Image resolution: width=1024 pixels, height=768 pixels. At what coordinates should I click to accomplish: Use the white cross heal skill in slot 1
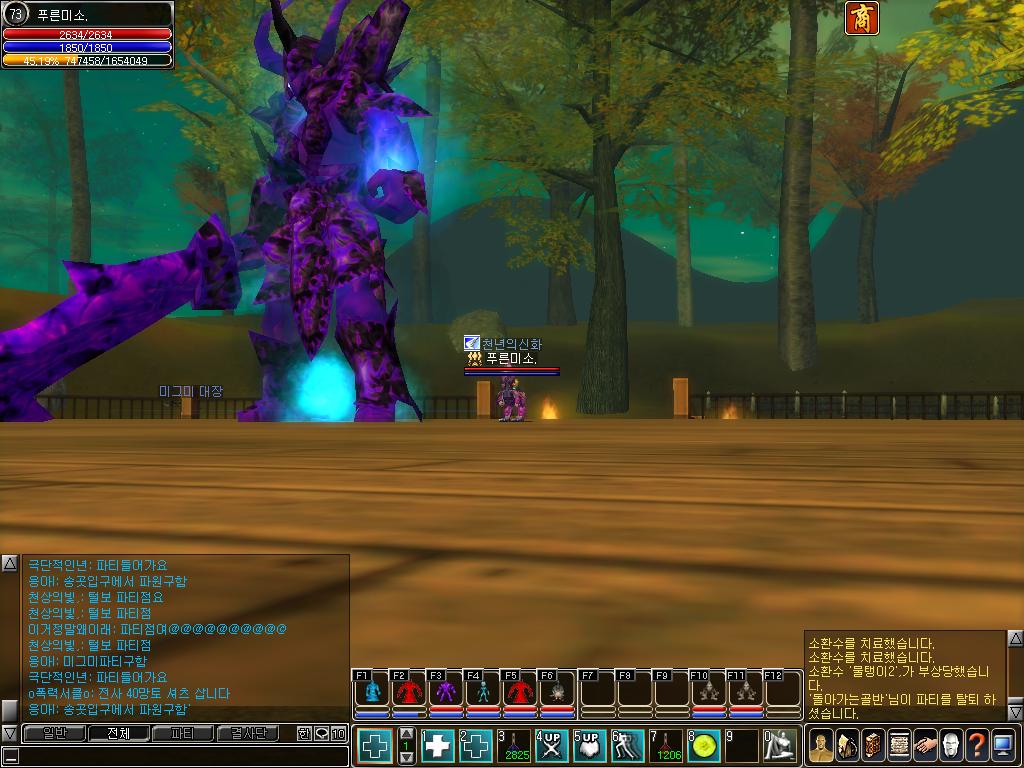(x=438, y=746)
